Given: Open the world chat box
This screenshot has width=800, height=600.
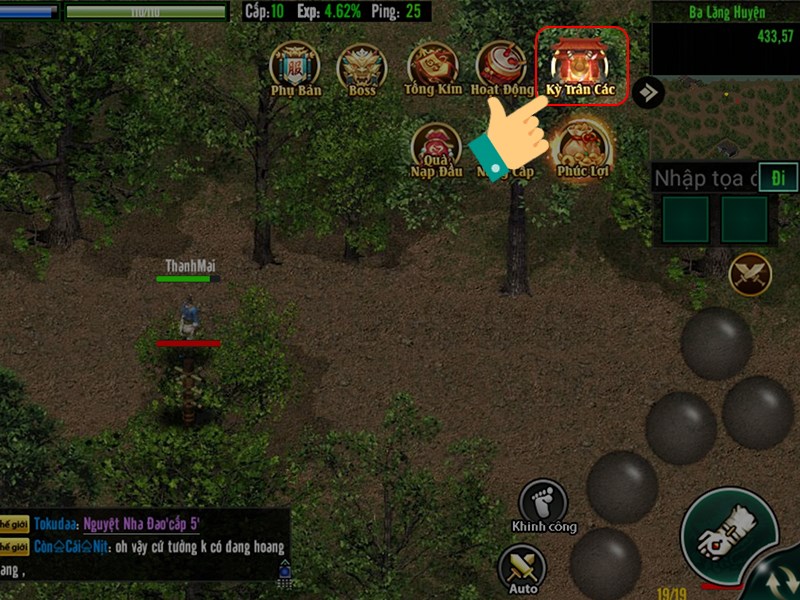Looking at the screenshot, I should click(x=145, y=545).
